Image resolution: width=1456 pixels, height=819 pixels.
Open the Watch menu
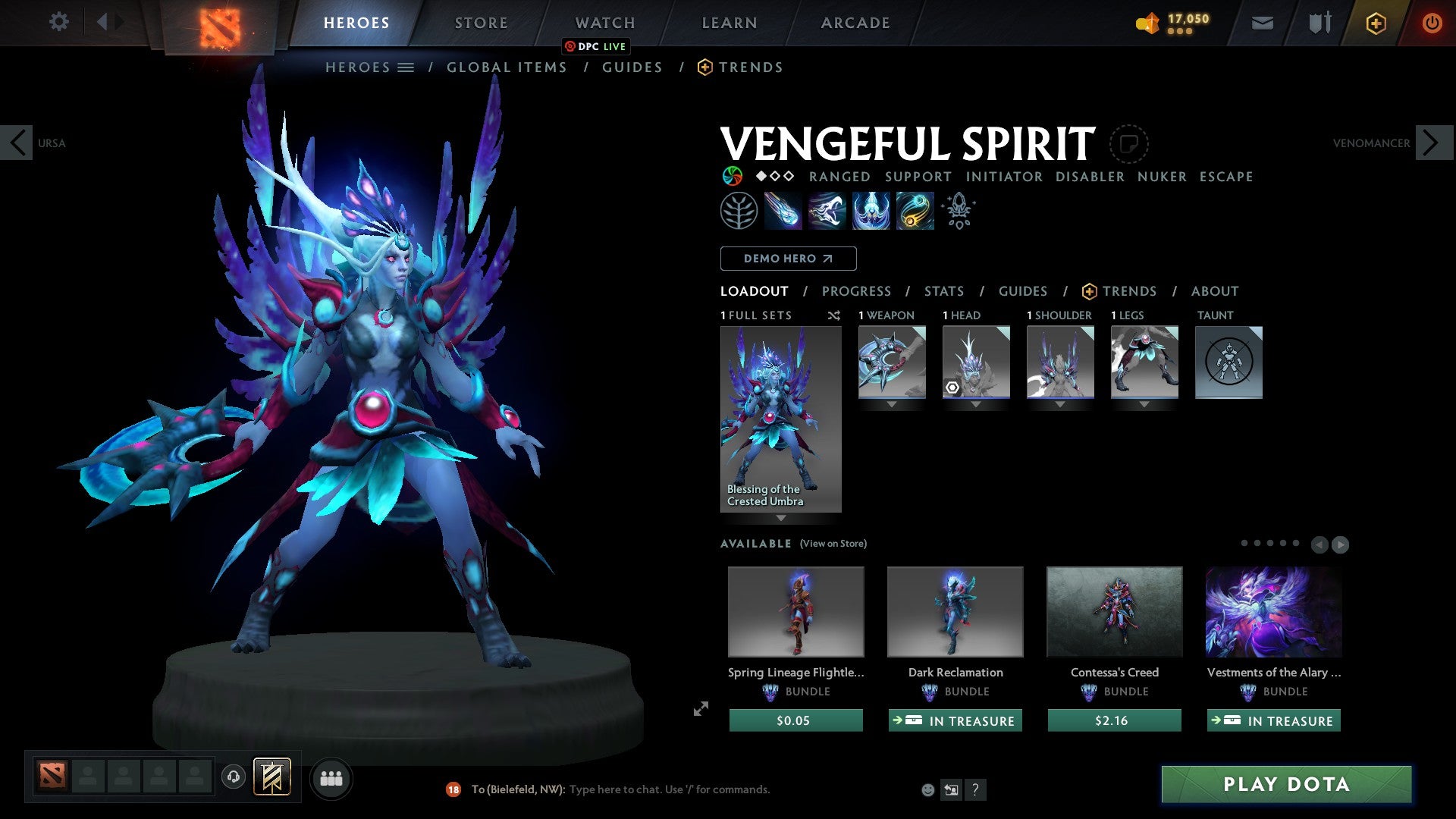pos(604,22)
